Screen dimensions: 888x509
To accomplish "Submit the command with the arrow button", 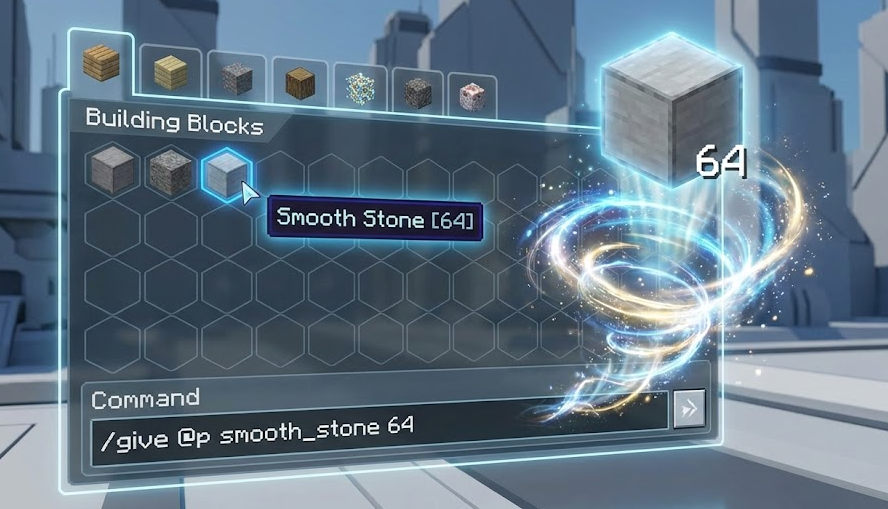I will [689, 408].
